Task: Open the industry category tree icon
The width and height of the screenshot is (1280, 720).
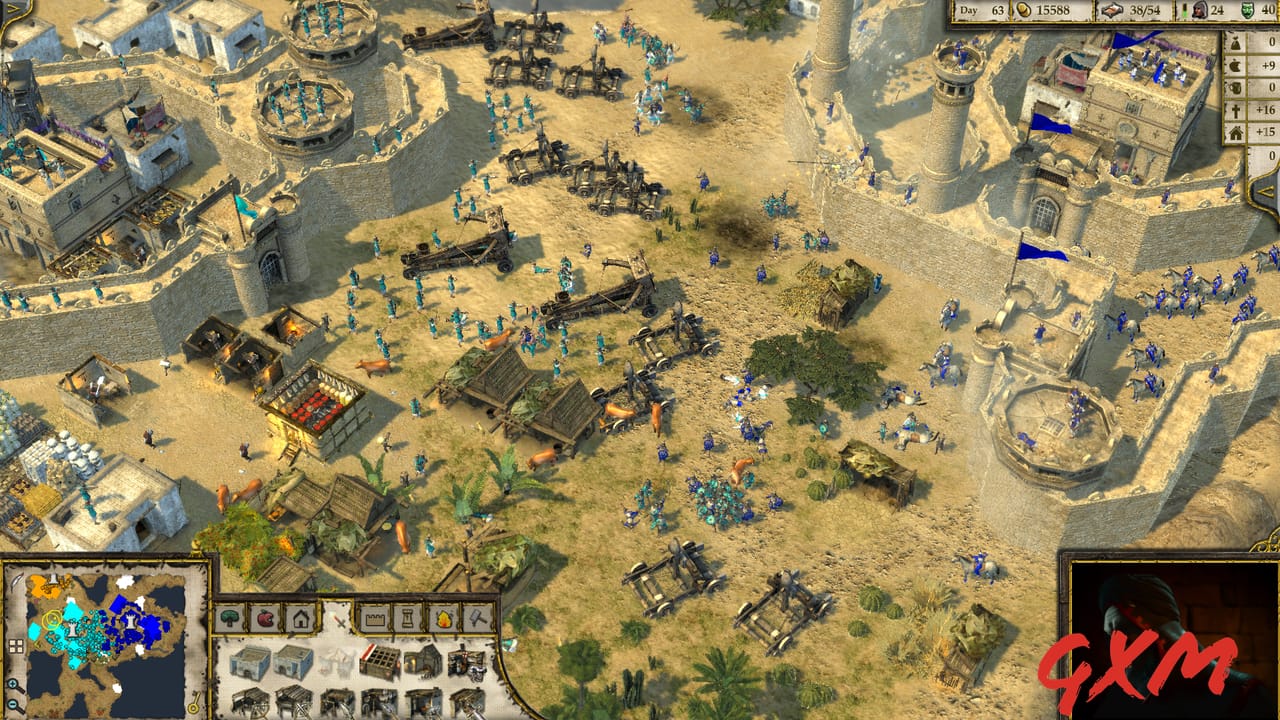Action: click(x=228, y=618)
